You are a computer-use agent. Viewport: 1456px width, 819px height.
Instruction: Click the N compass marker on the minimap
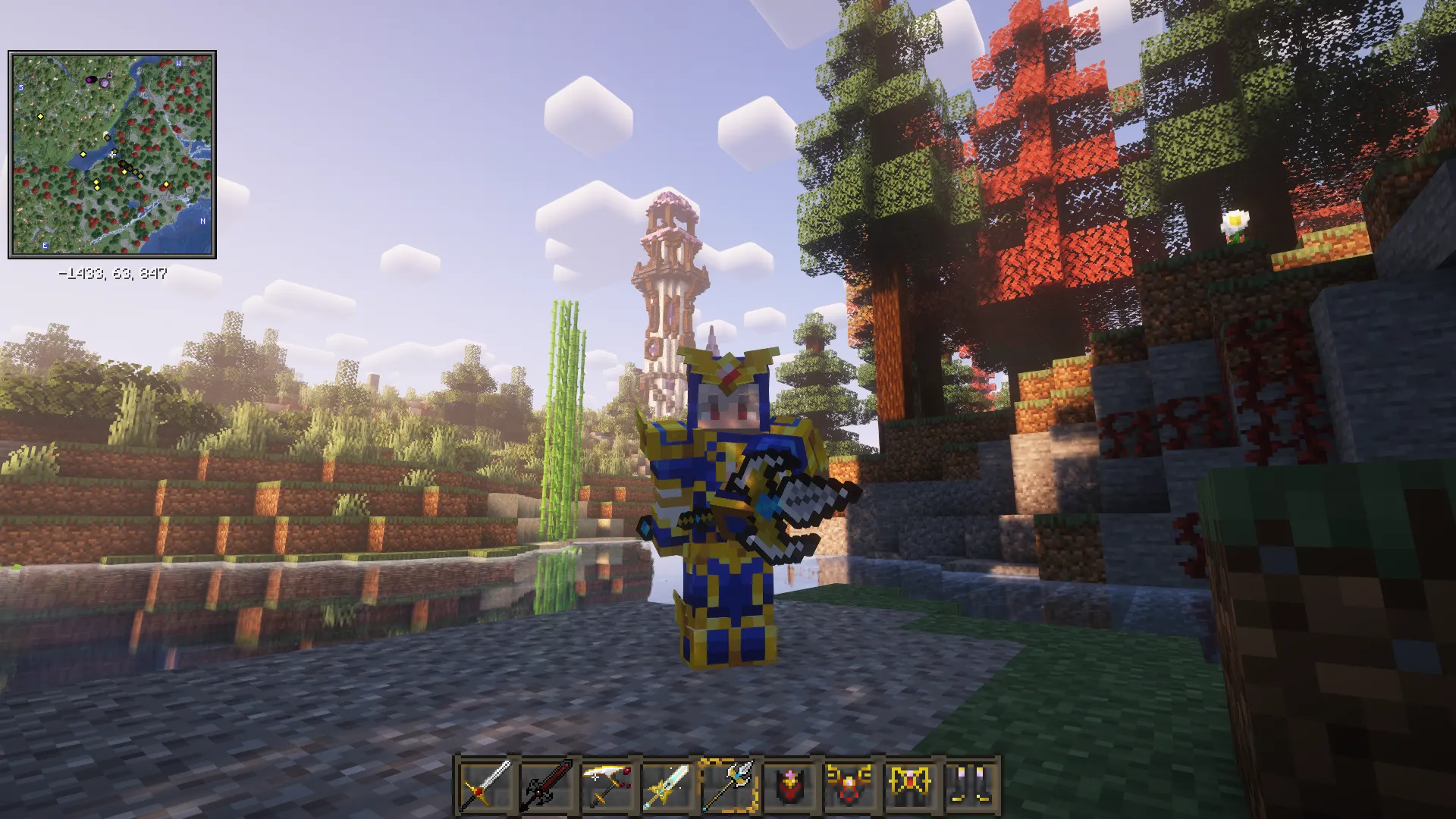202,222
